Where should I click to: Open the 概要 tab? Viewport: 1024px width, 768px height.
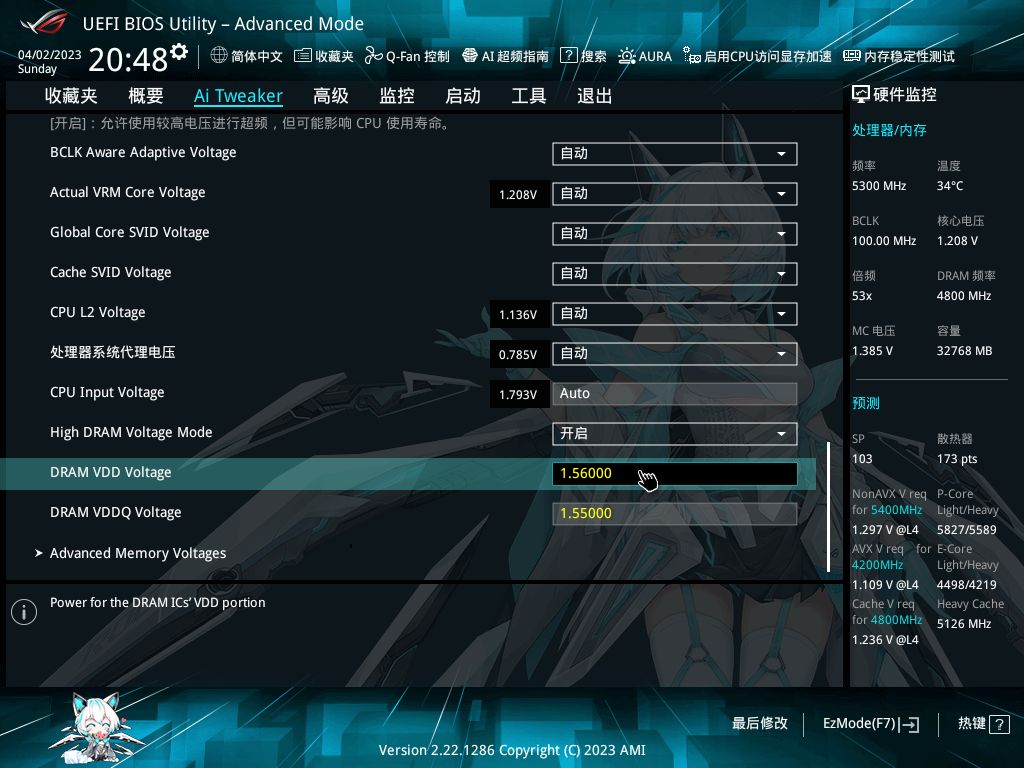[146, 96]
